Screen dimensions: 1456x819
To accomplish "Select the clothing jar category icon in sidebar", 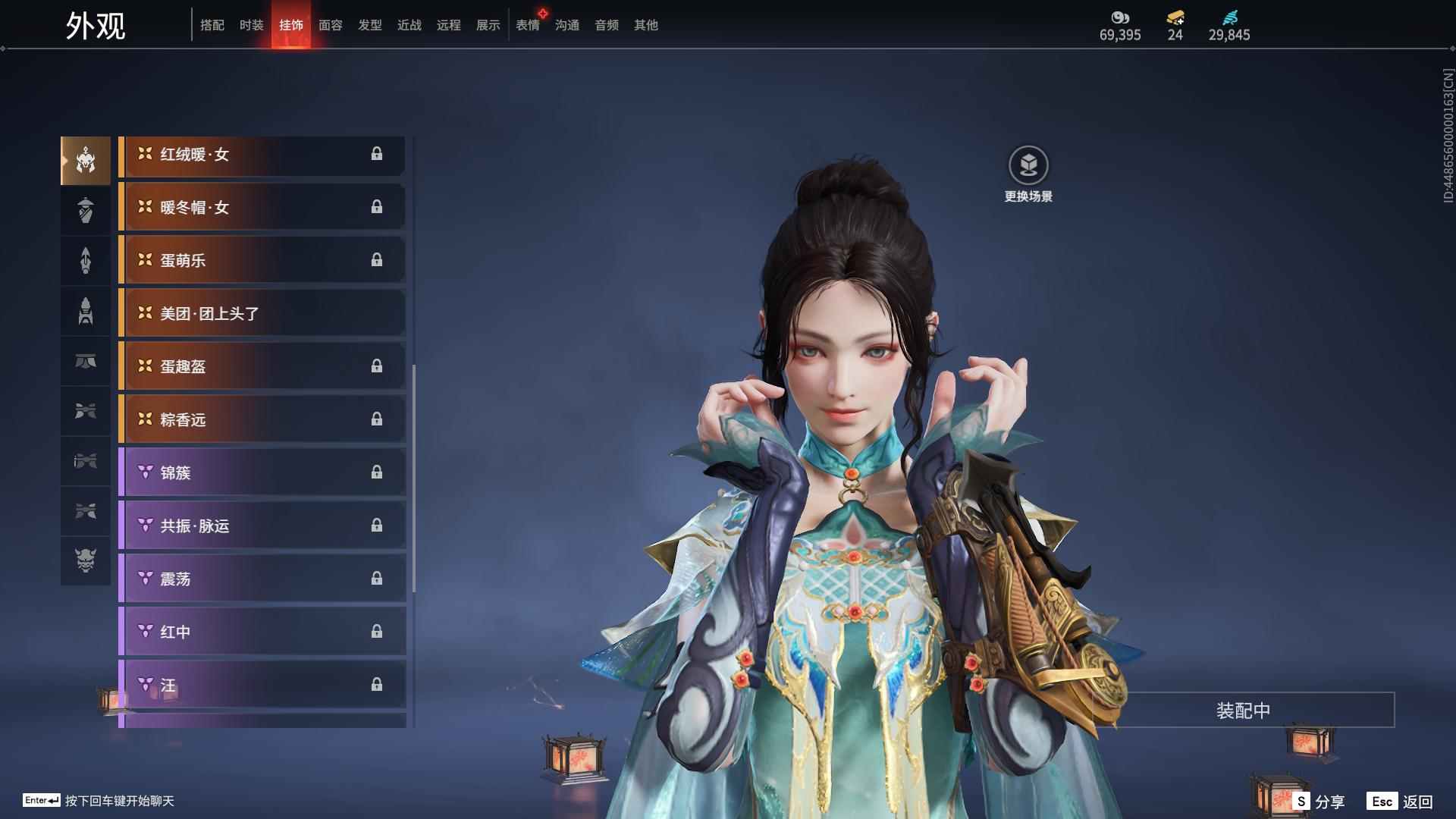I will click(x=85, y=210).
